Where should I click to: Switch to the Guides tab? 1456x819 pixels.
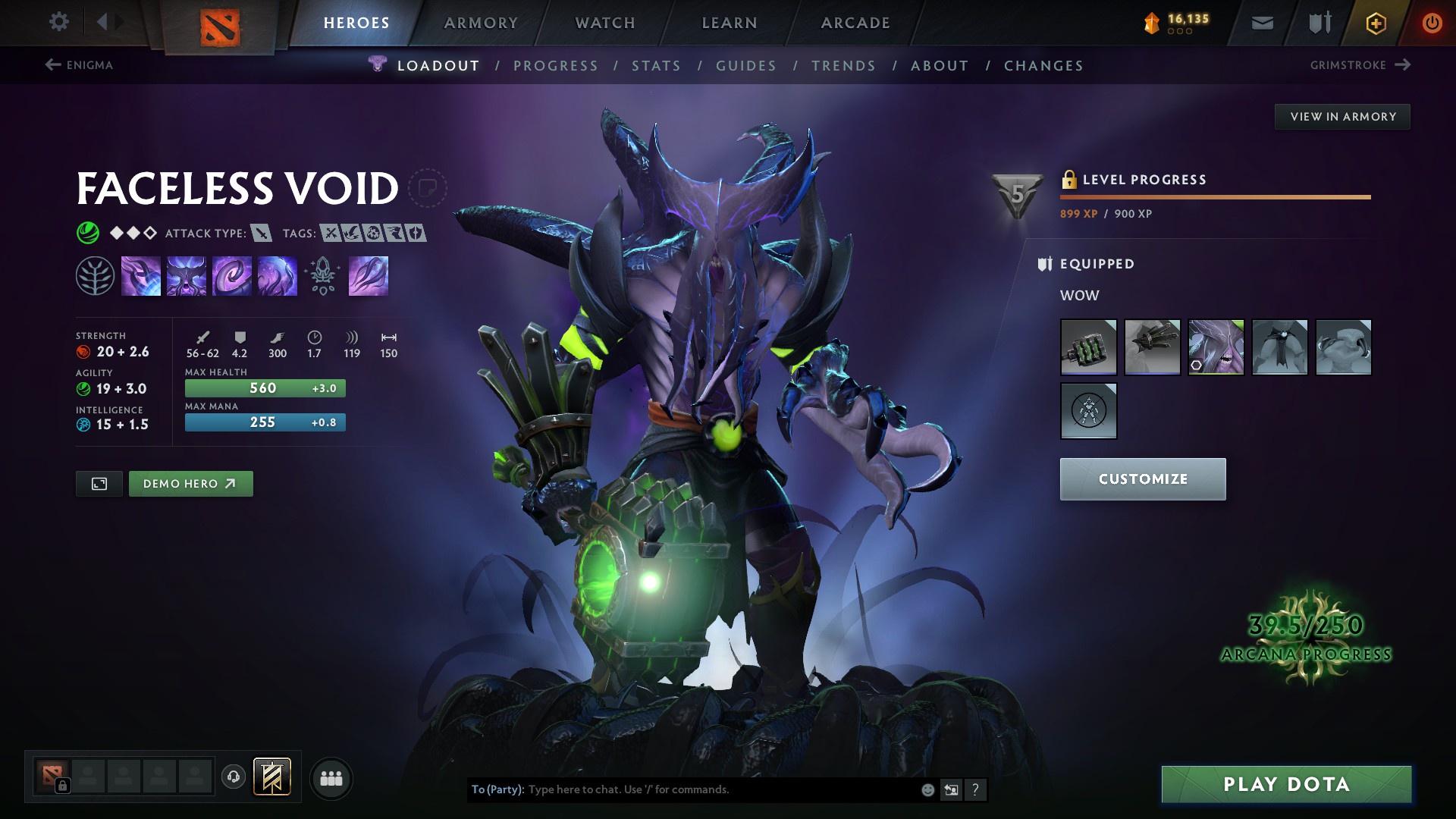point(745,66)
